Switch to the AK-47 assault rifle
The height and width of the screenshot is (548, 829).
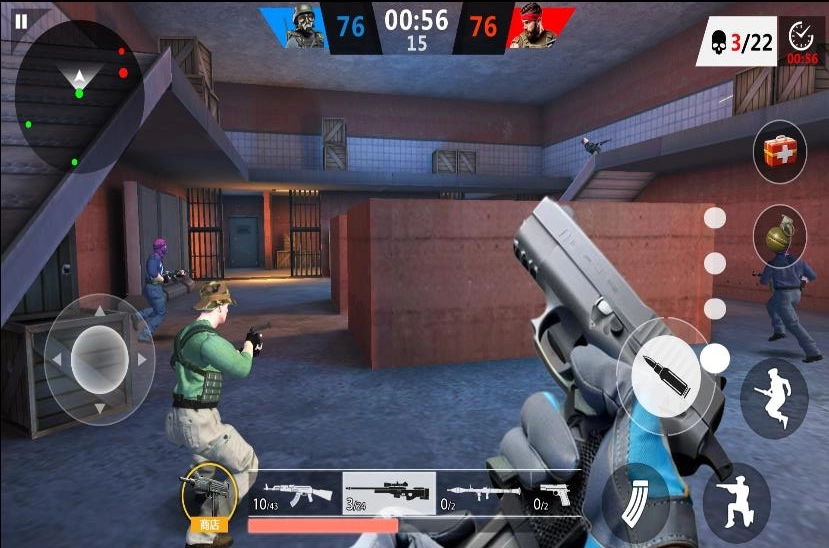tap(294, 493)
